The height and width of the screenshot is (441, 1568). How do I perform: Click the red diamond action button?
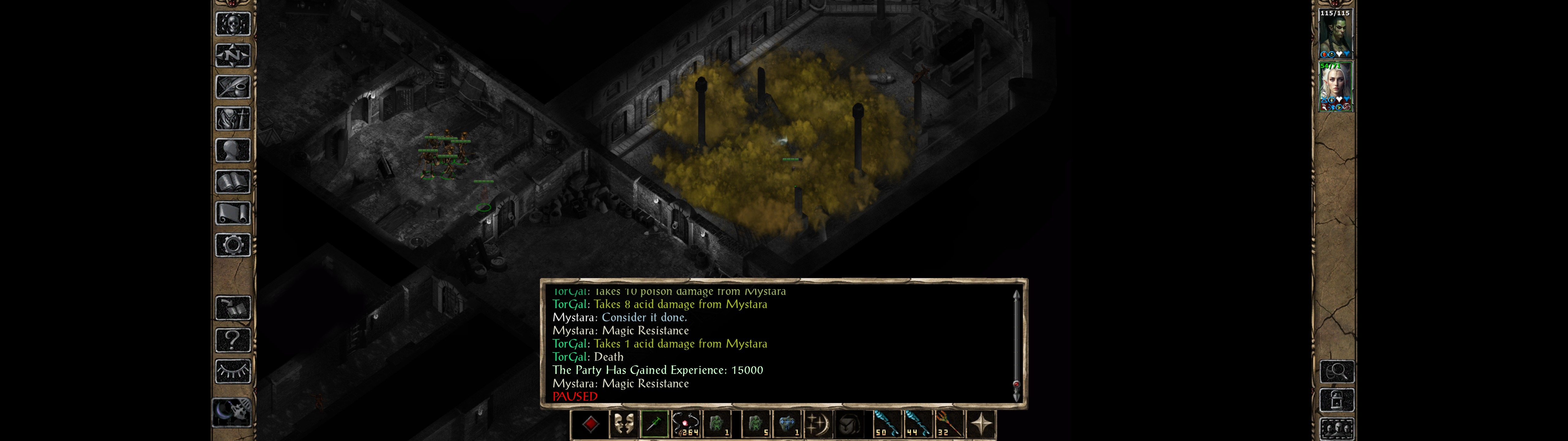(x=590, y=424)
